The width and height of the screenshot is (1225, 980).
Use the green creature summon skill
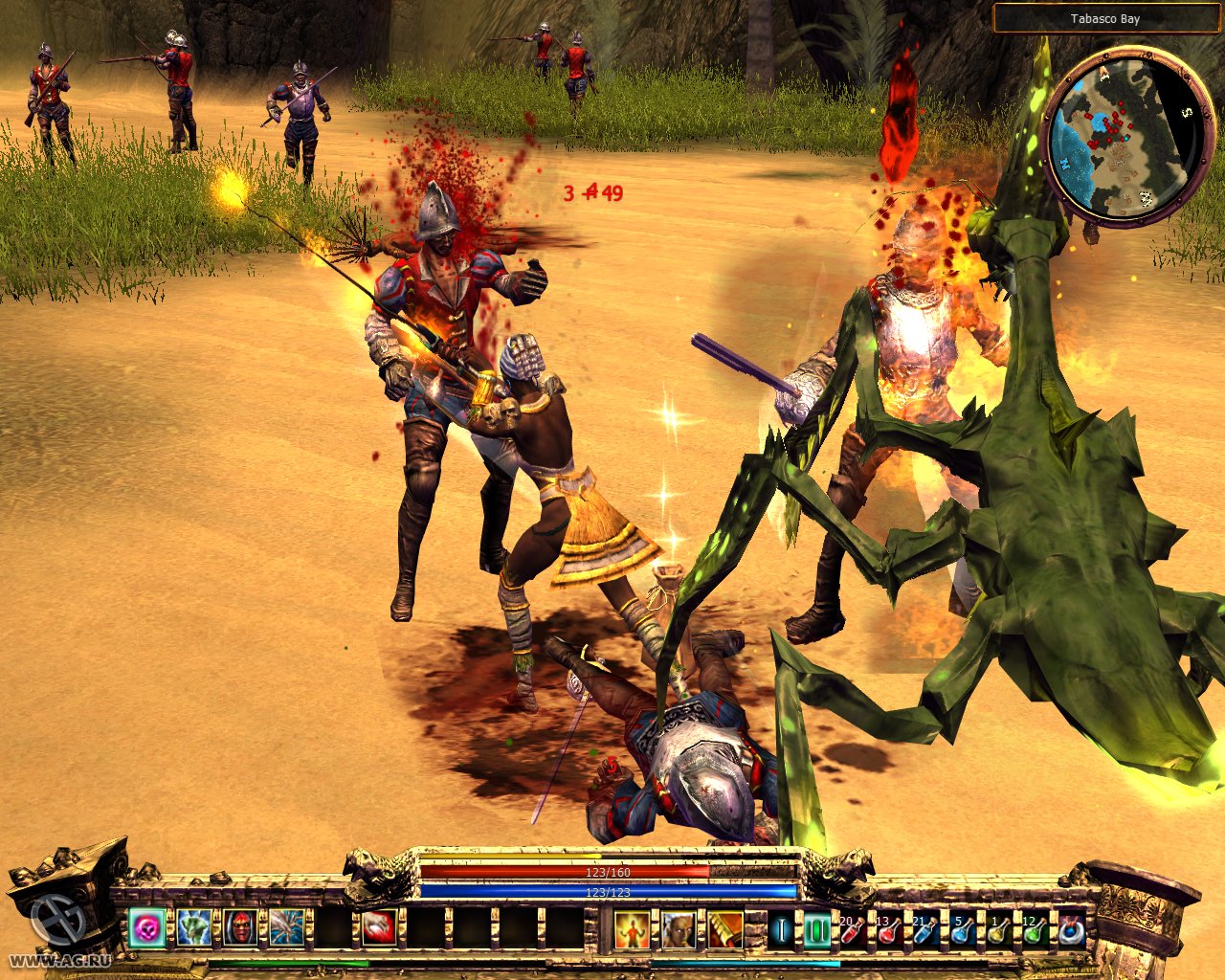(x=193, y=928)
